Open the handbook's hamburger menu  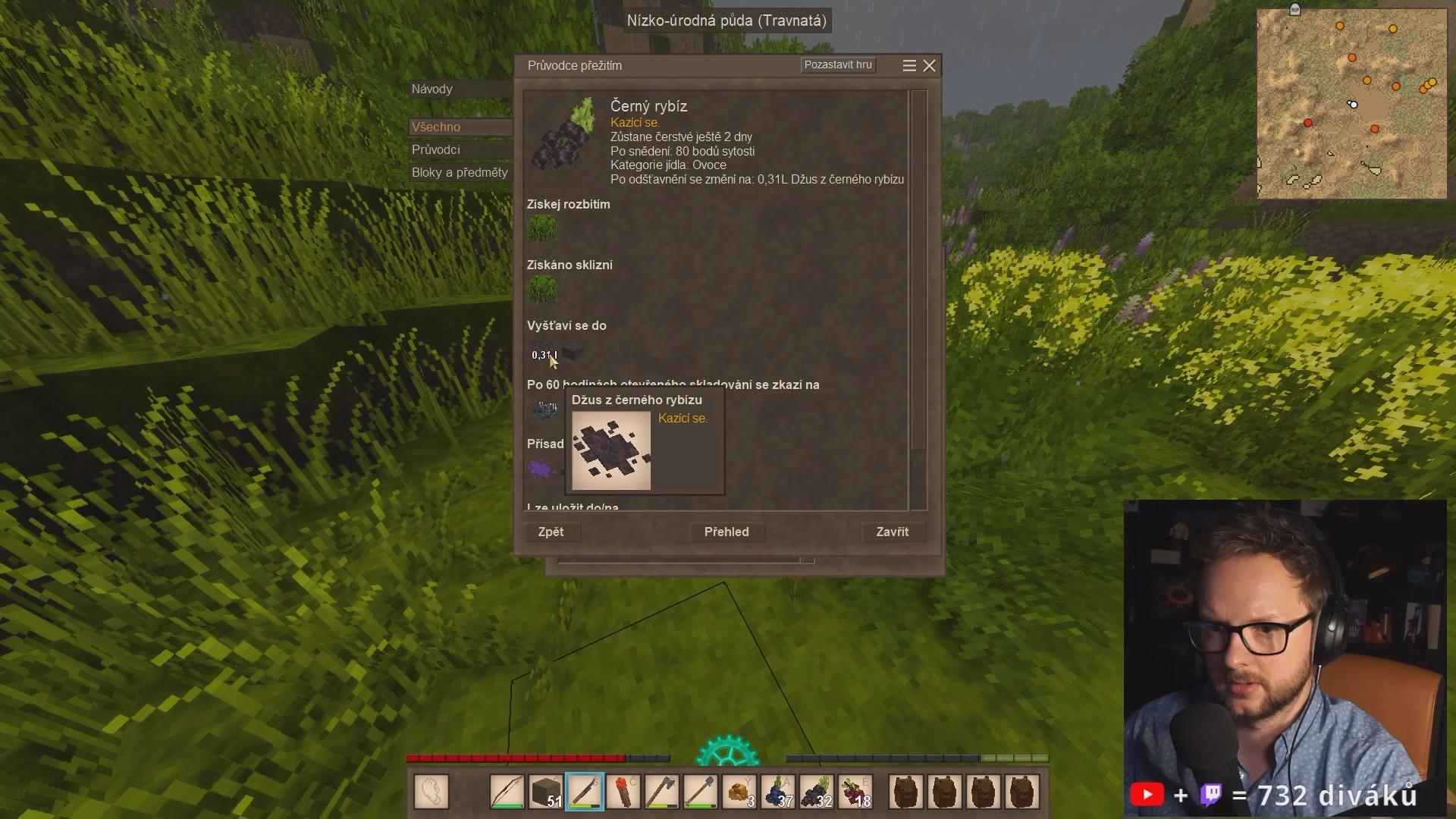(x=909, y=66)
